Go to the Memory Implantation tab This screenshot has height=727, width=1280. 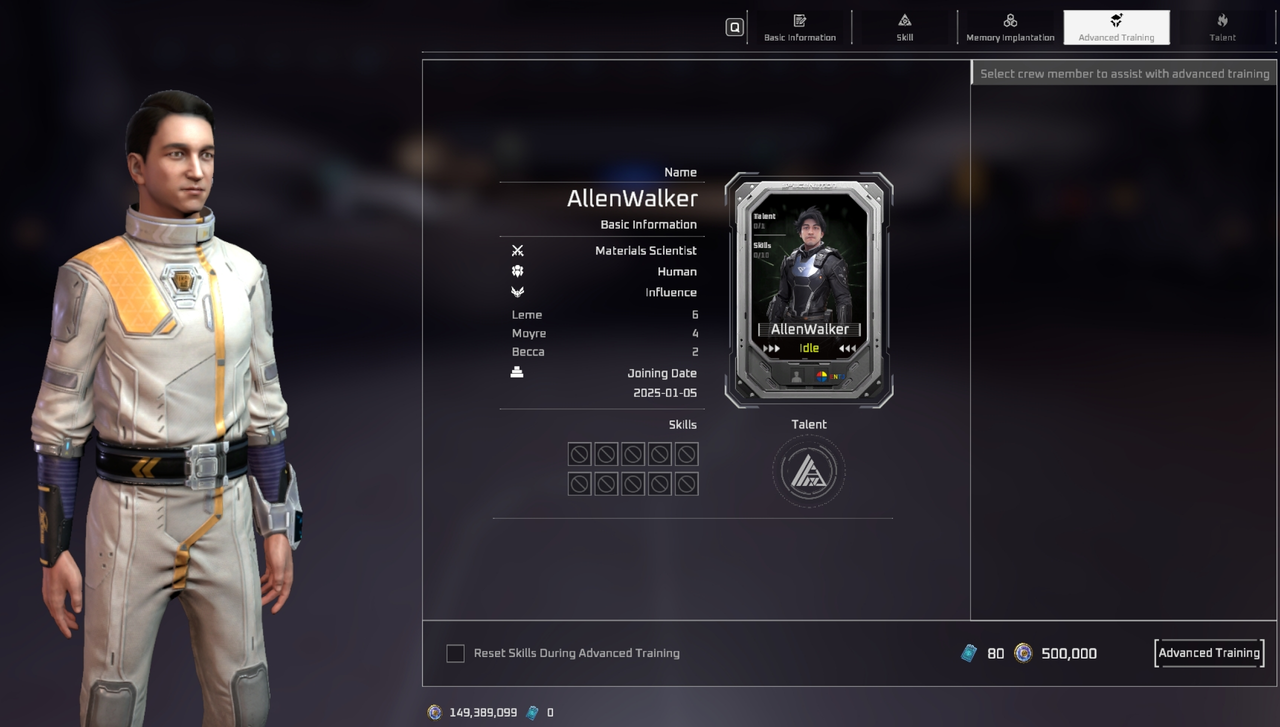click(x=1010, y=27)
